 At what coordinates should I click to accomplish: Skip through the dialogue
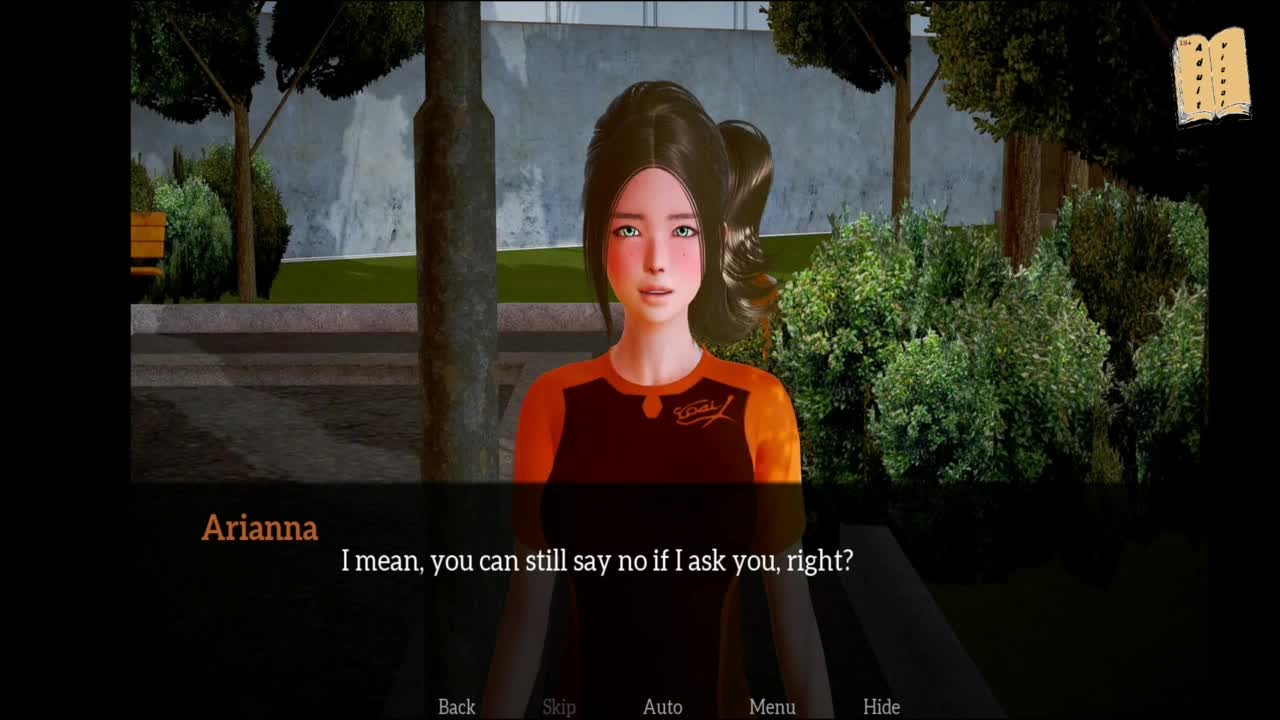pos(559,707)
